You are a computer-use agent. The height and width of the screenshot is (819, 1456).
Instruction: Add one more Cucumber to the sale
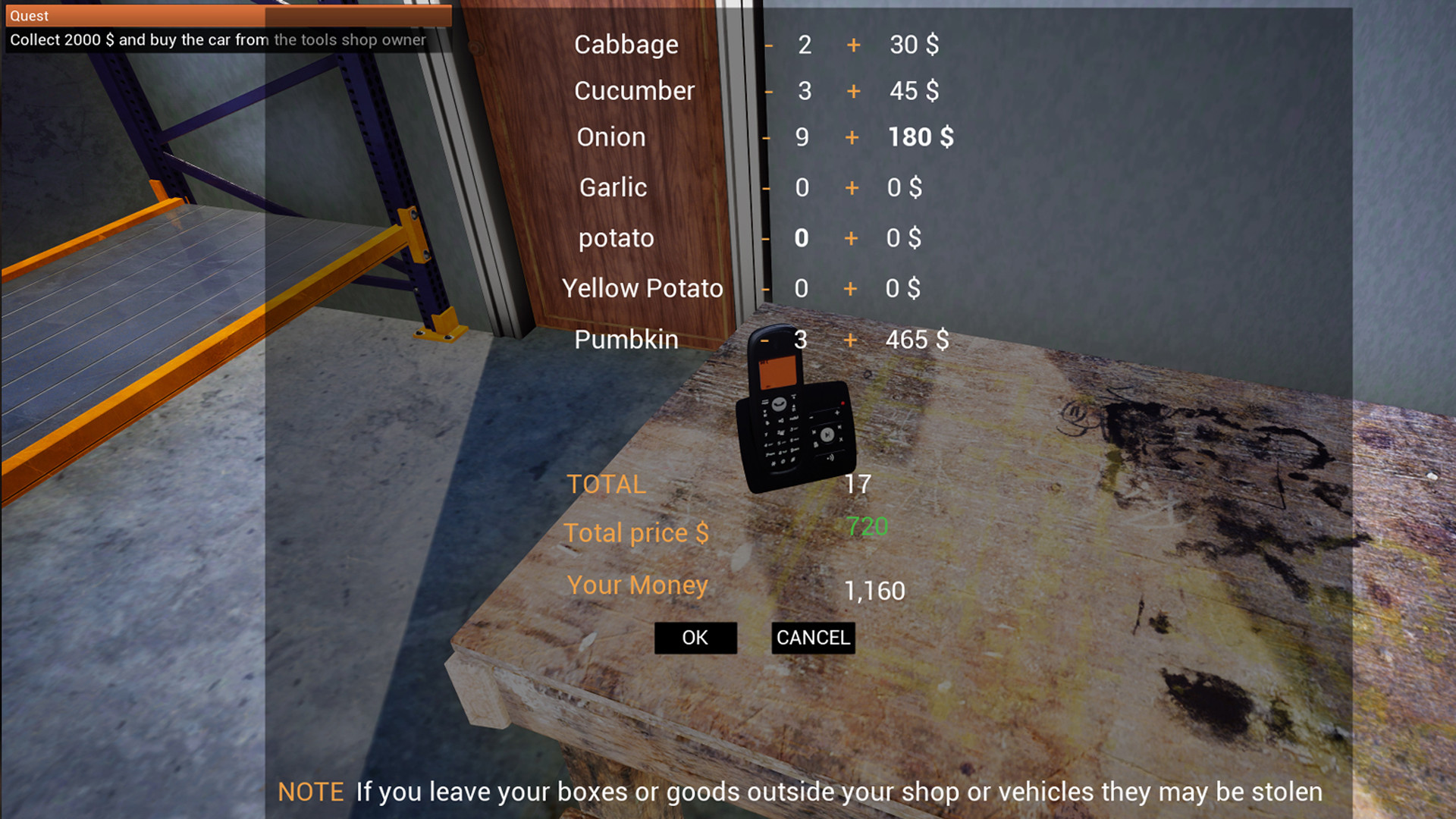point(852,92)
